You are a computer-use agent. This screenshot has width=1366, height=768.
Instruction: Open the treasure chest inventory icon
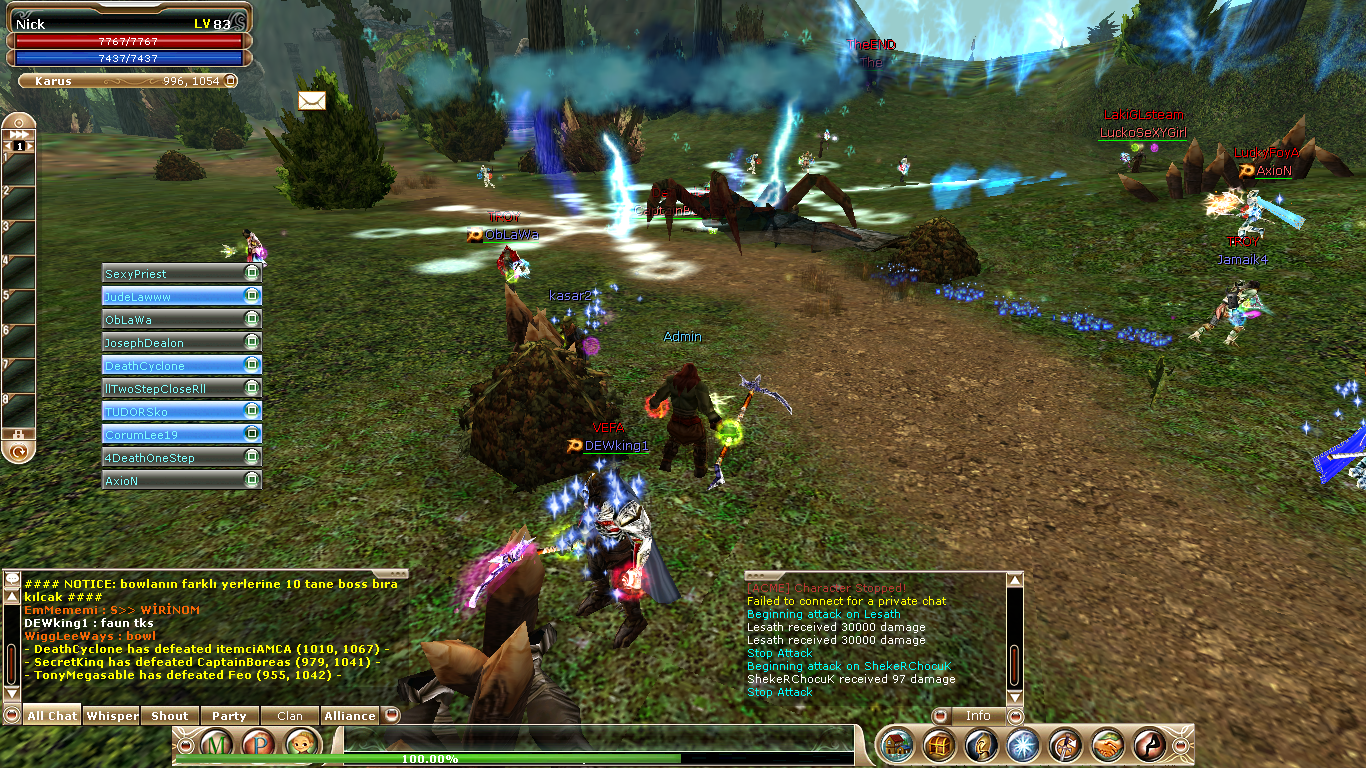[x=939, y=745]
